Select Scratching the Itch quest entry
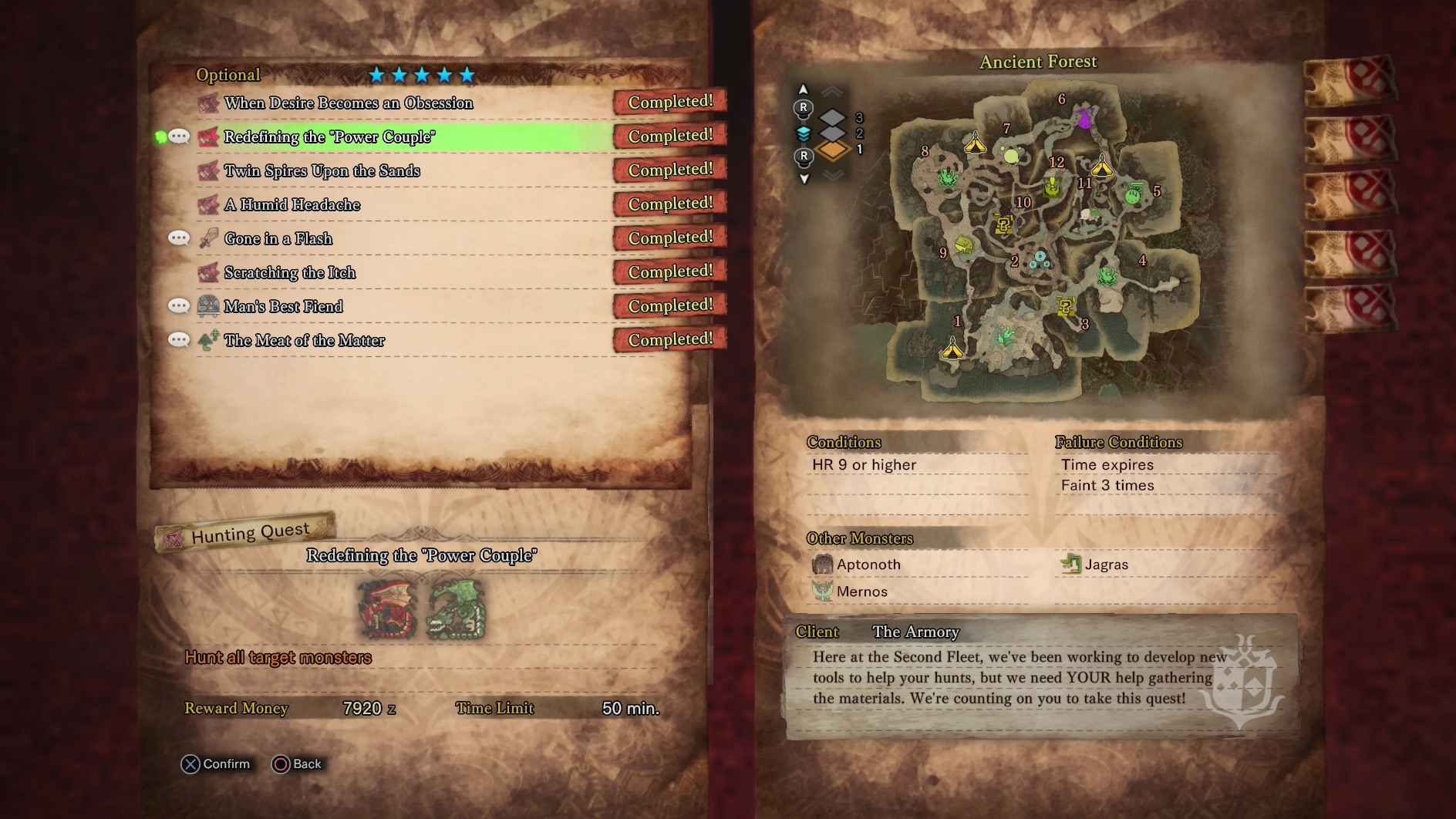The height and width of the screenshot is (819, 1456). (290, 273)
